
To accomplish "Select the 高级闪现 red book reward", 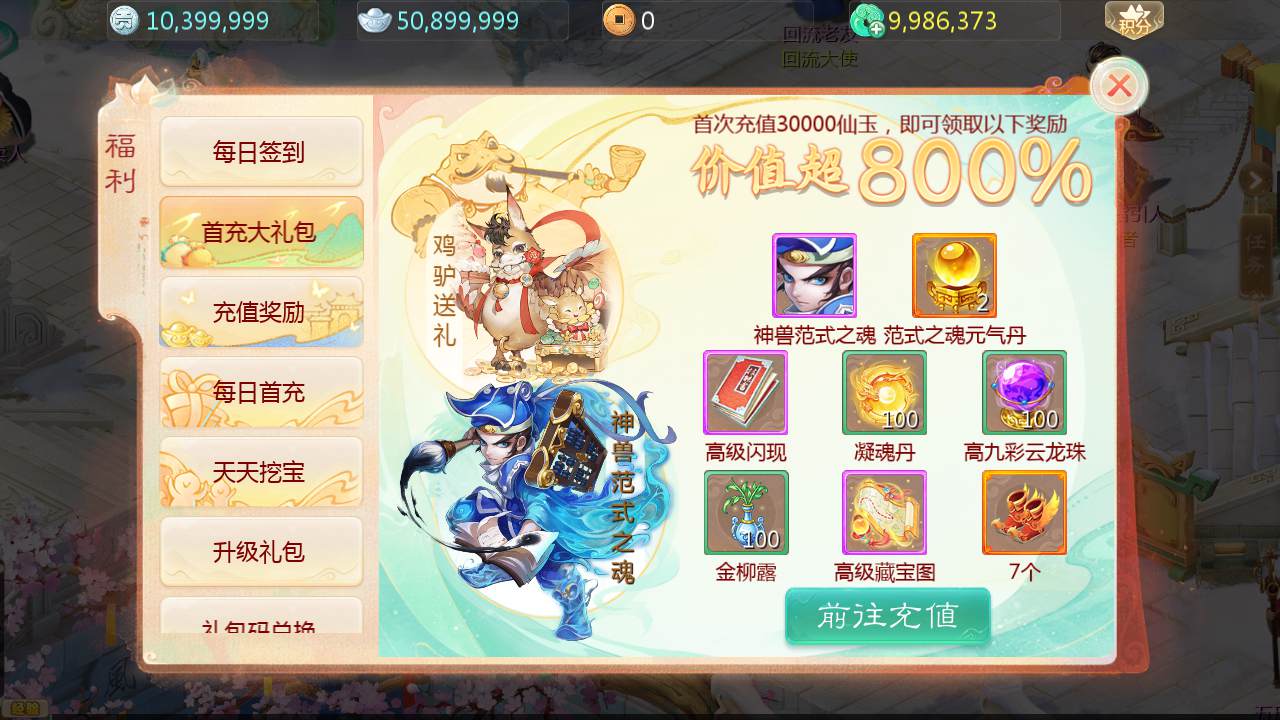I will [745, 392].
